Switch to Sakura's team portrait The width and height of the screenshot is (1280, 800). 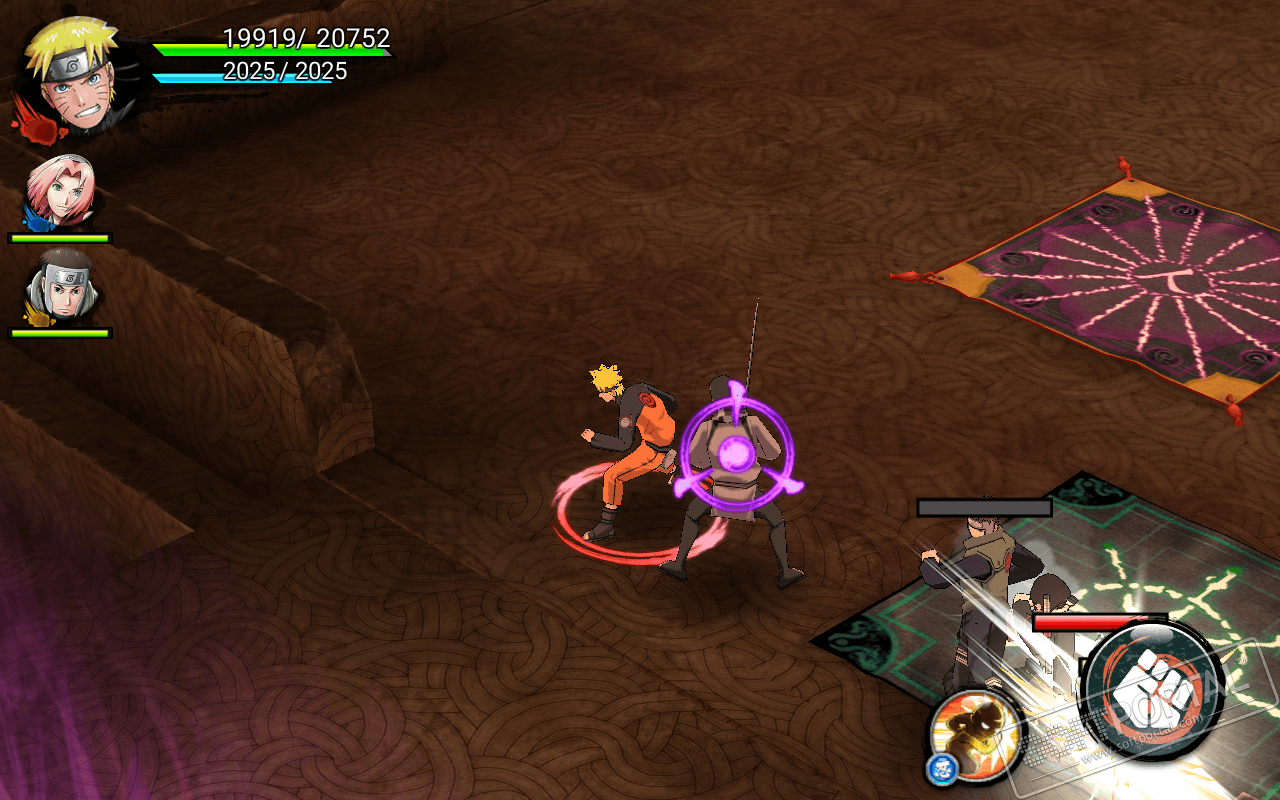coord(61,191)
